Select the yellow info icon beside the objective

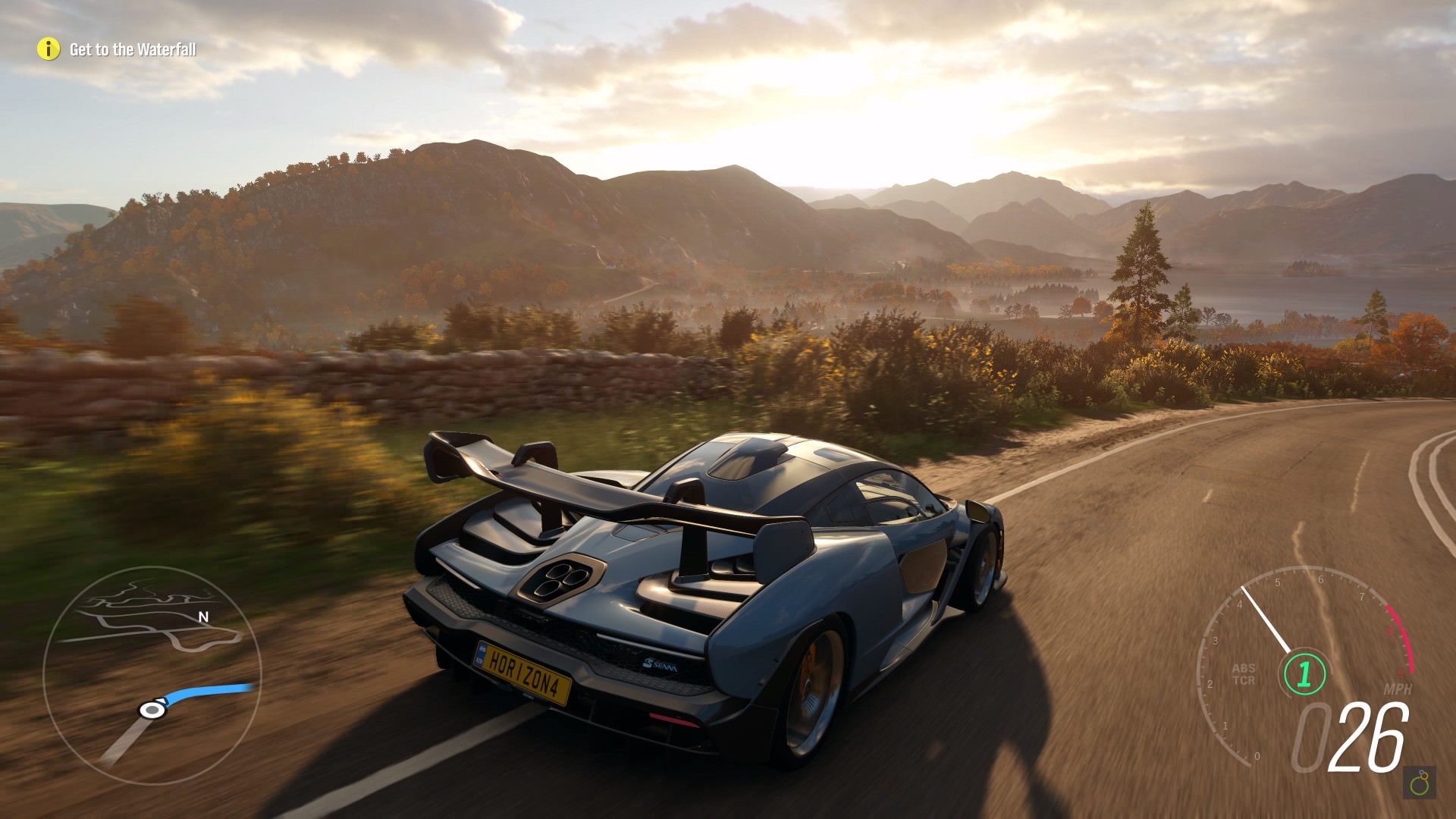coord(48,49)
